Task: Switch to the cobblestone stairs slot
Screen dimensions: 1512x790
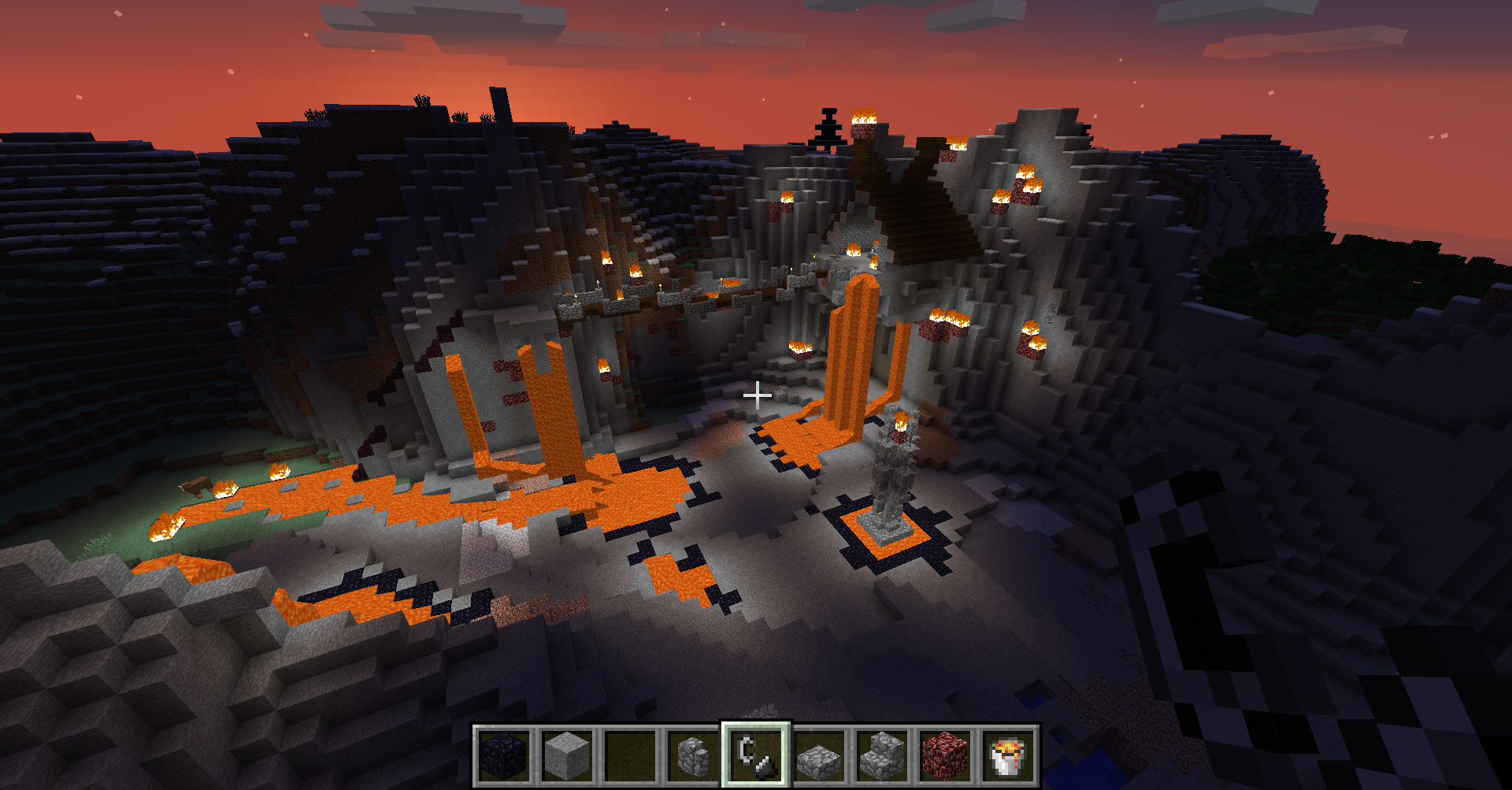Action: (883, 756)
